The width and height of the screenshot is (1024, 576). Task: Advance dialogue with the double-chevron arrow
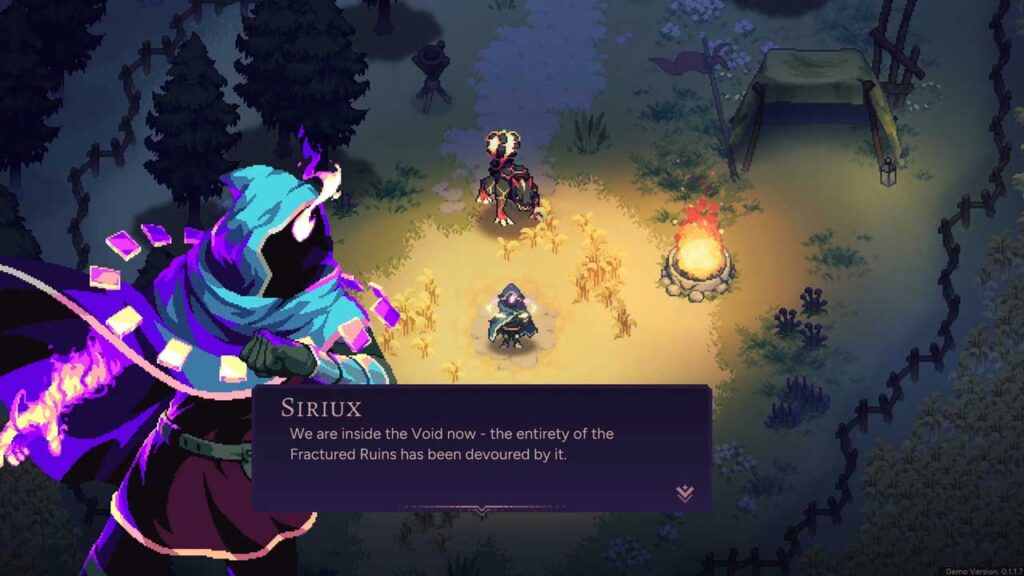[685, 493]
